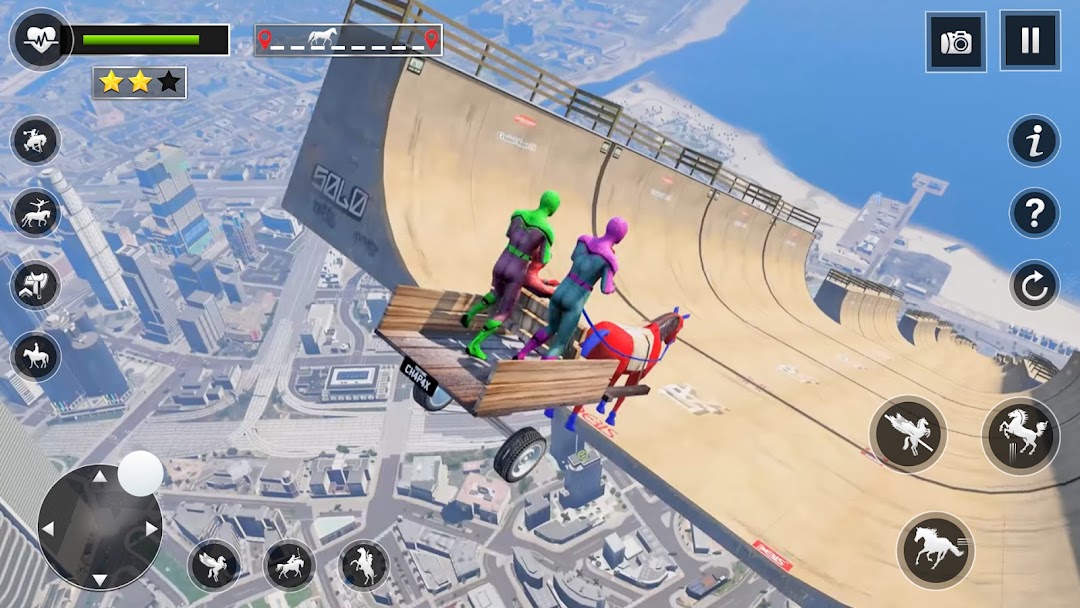Viewport: 1080px width, 608px height.
Task: Push the joystick up arrow
Action: coord(100,478)
